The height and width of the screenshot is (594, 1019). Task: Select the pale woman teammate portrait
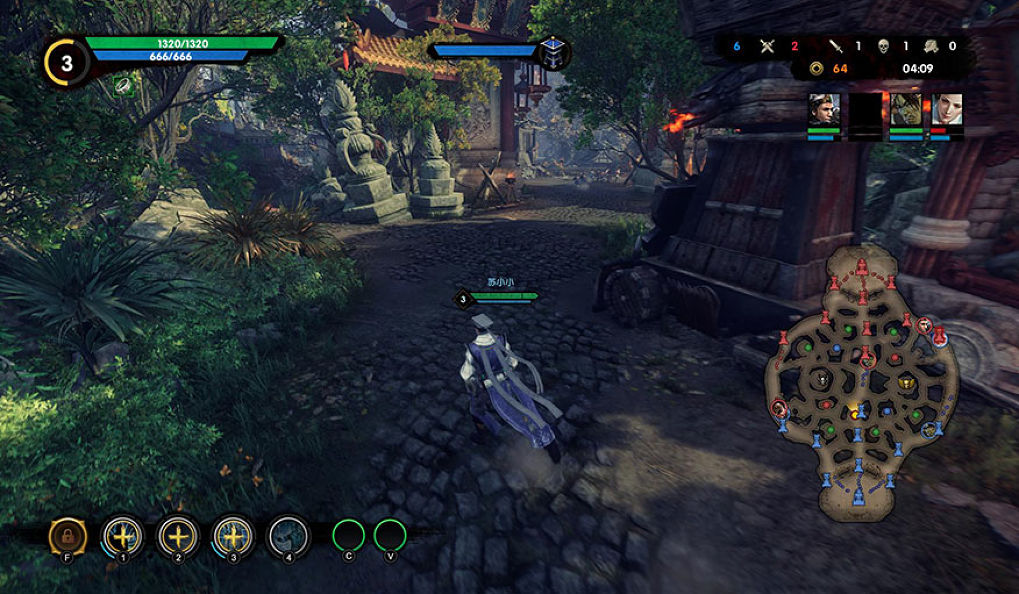946,109
